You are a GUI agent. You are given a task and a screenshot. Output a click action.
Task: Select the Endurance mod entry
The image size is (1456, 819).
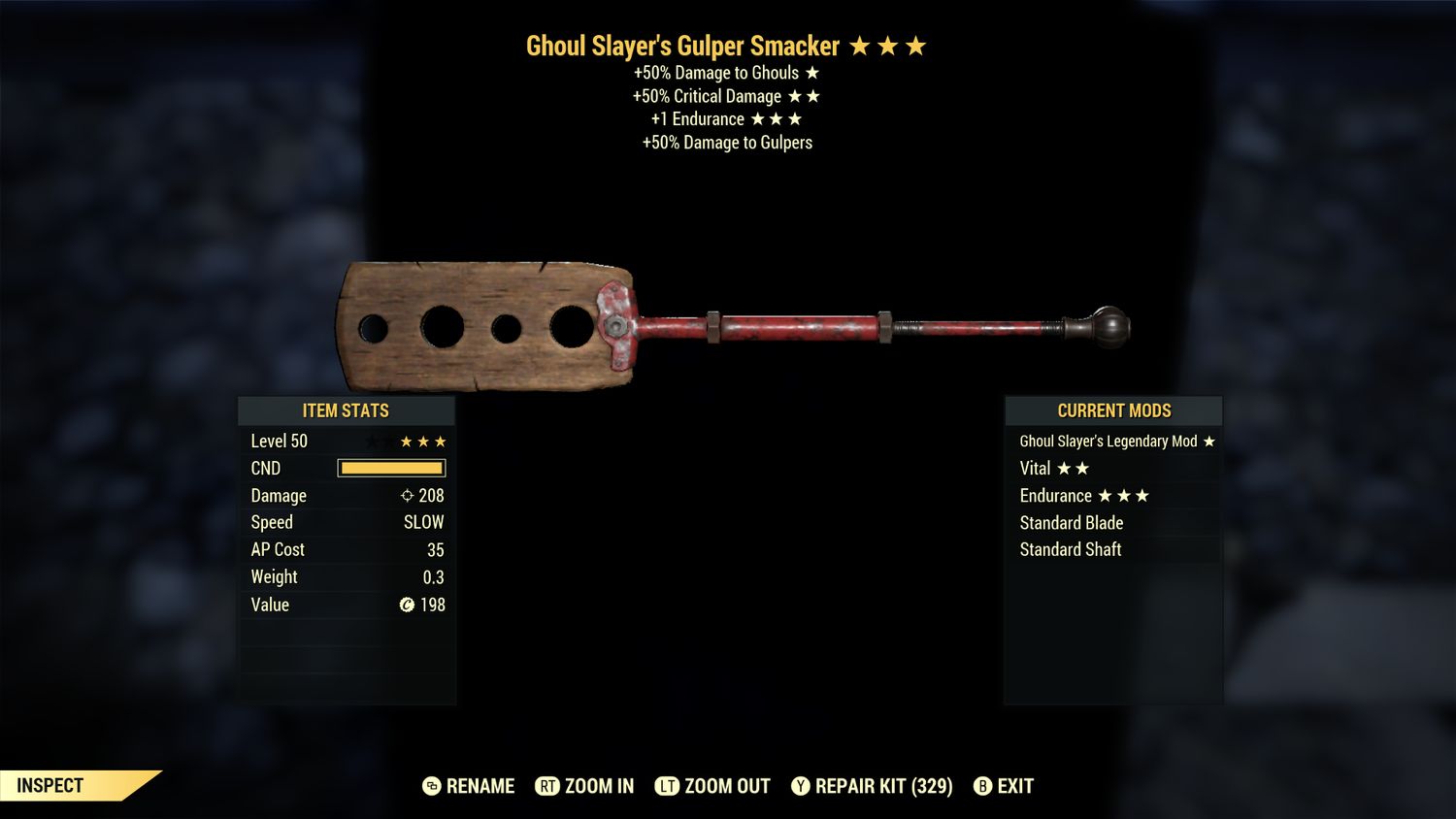click(x=1113, y=496)
